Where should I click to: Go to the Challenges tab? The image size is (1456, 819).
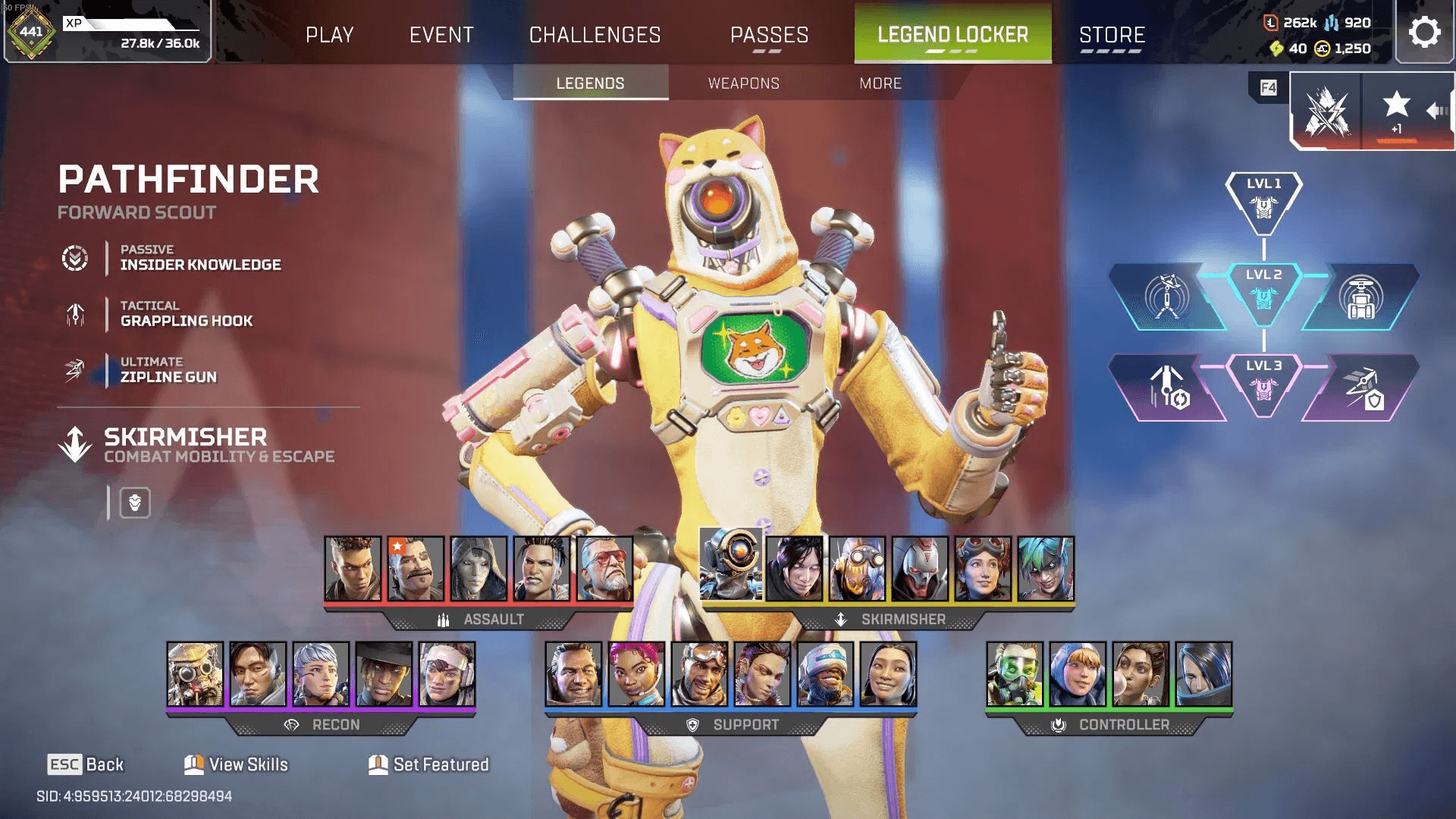click(595, 35)
